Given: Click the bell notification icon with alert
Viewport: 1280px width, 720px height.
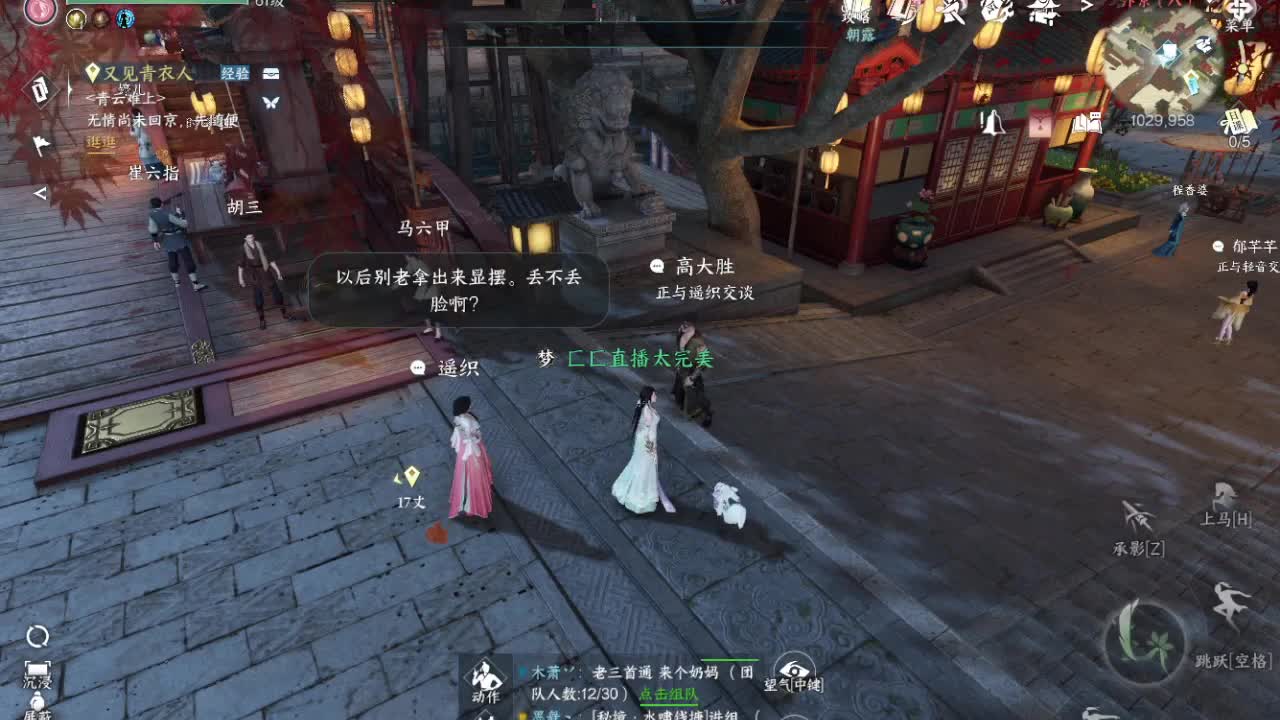Looking at the screenshot, I should pyautogui.click(x=994, y=120).
